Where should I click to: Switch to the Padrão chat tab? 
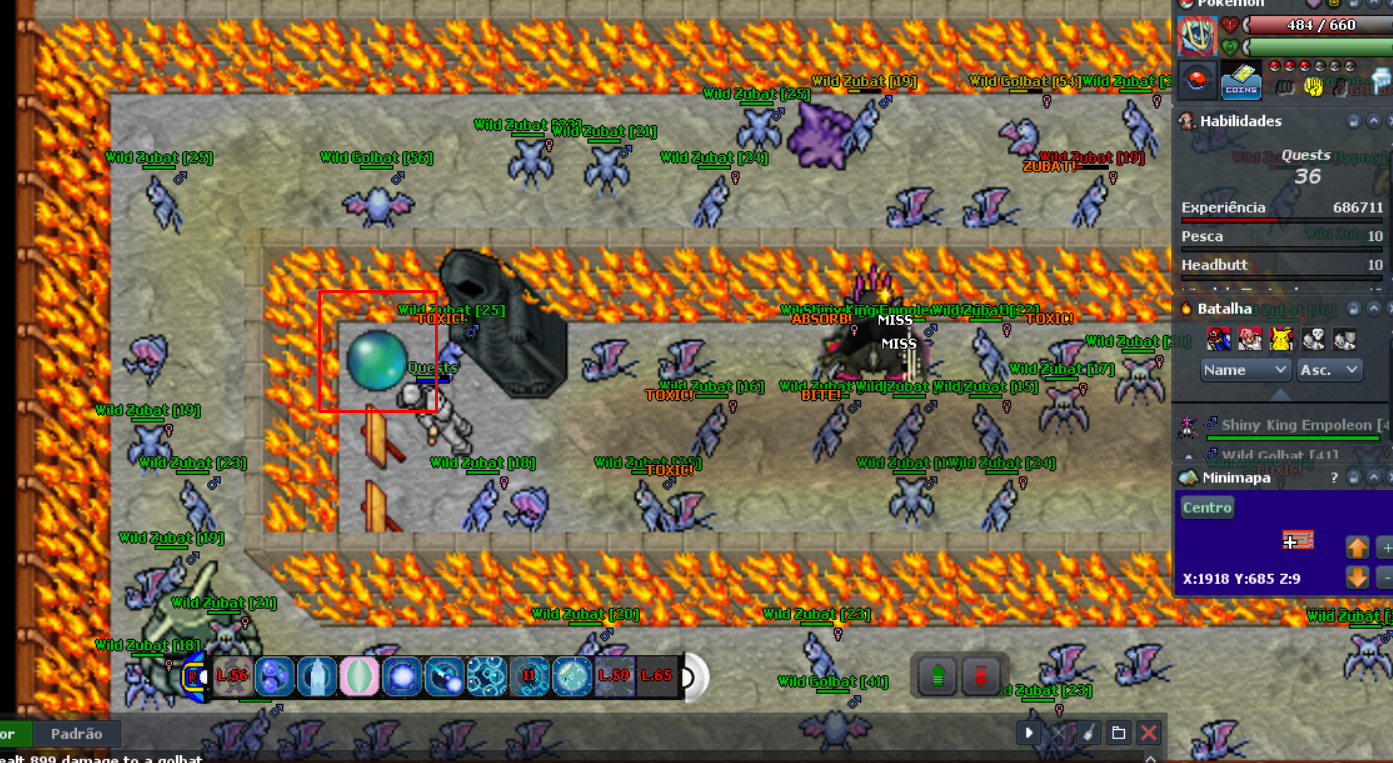click(x=77, y=733)
